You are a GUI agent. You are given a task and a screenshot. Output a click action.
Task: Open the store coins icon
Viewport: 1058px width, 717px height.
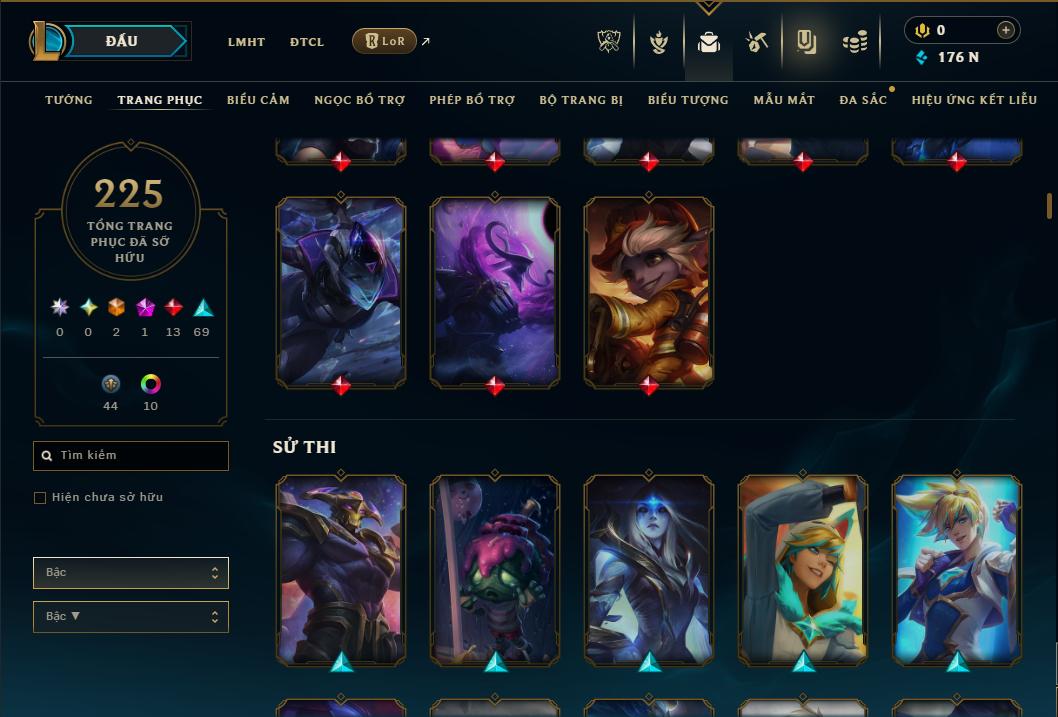click(854, 42)
